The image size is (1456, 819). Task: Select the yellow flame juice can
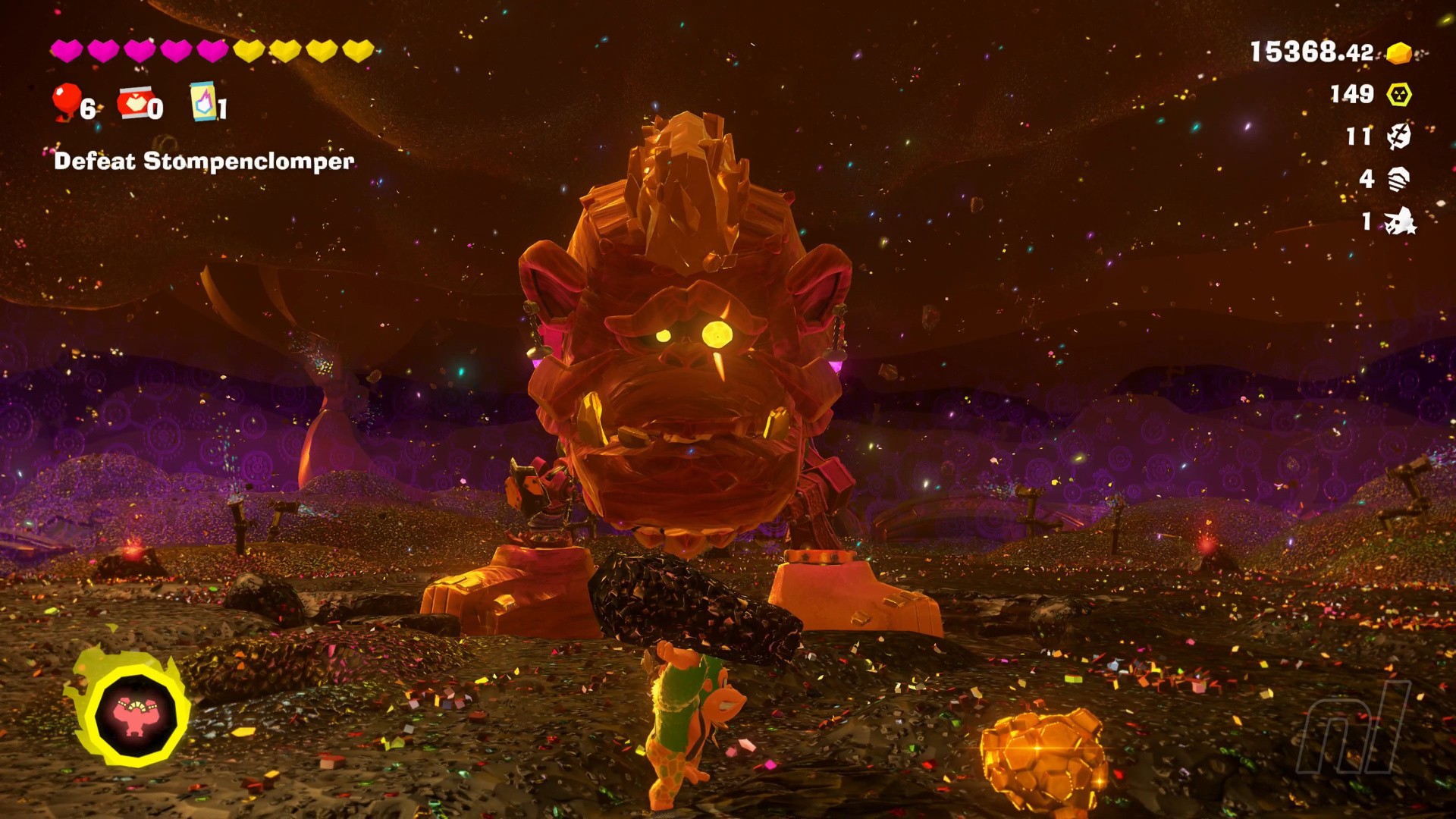click(x=202, y=102)
